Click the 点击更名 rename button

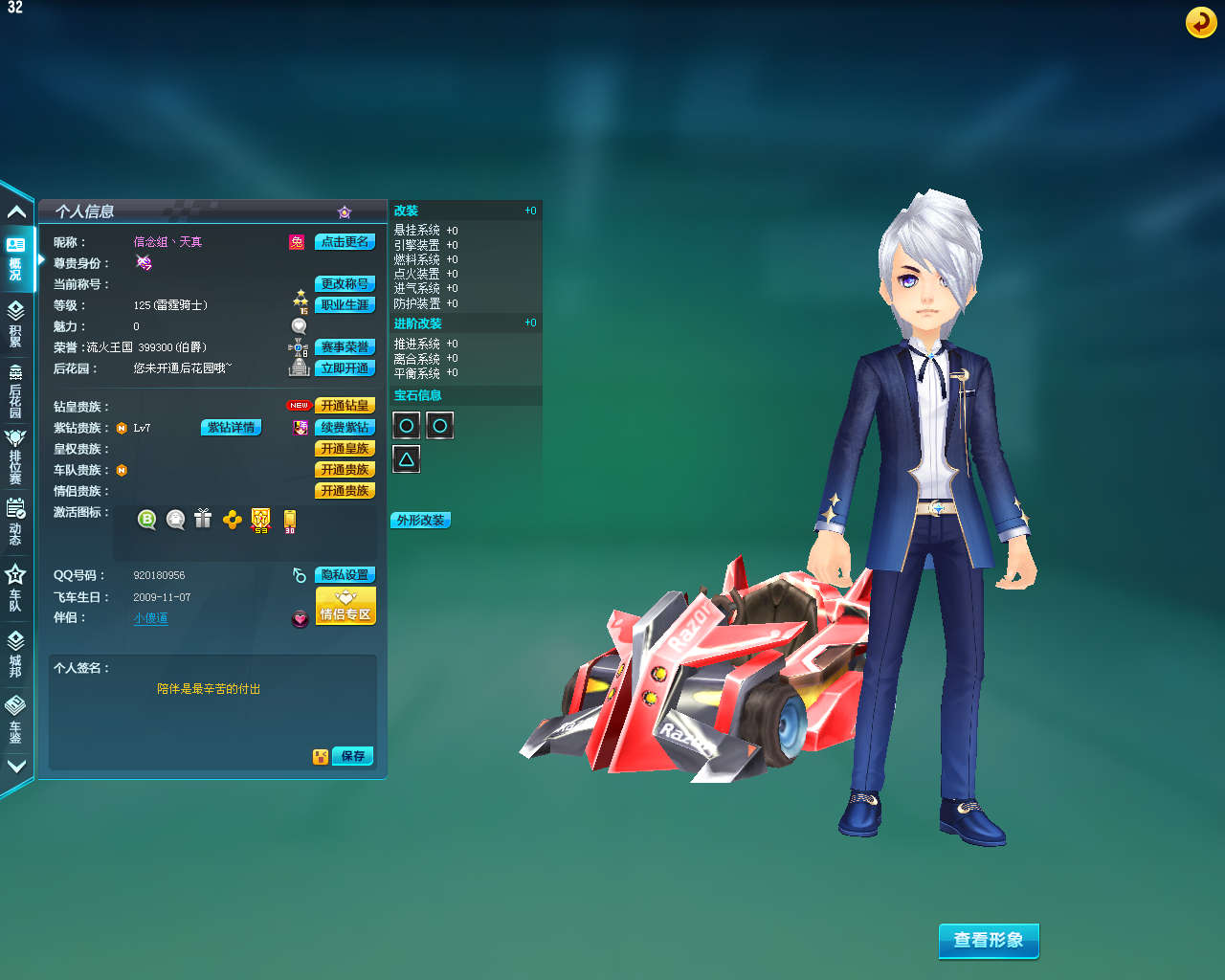pos(345,241)
